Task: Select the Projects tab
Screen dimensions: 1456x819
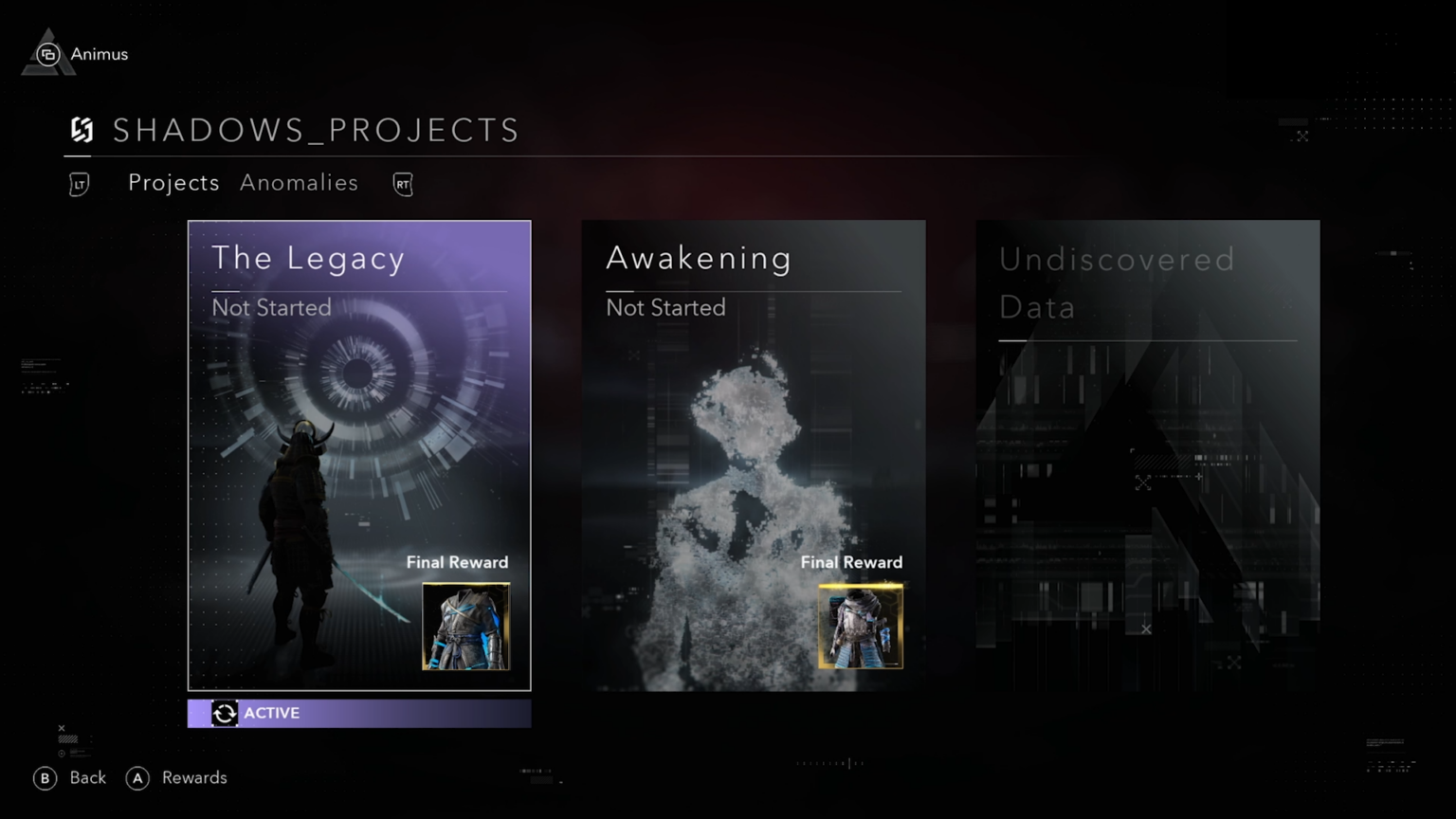Action: click(x=173, y=183)
